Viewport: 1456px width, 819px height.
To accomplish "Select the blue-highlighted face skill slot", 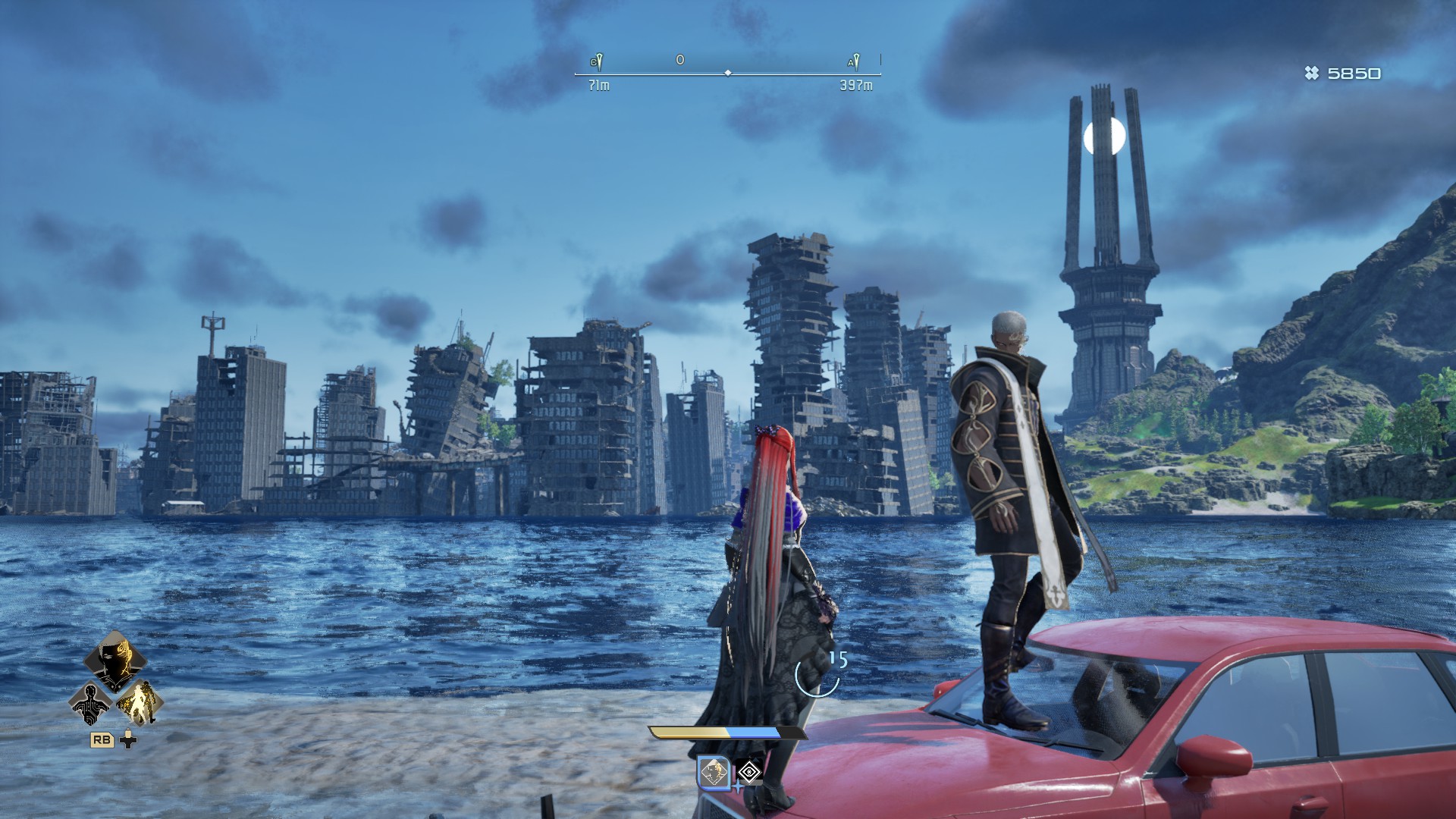I will 714,773.
